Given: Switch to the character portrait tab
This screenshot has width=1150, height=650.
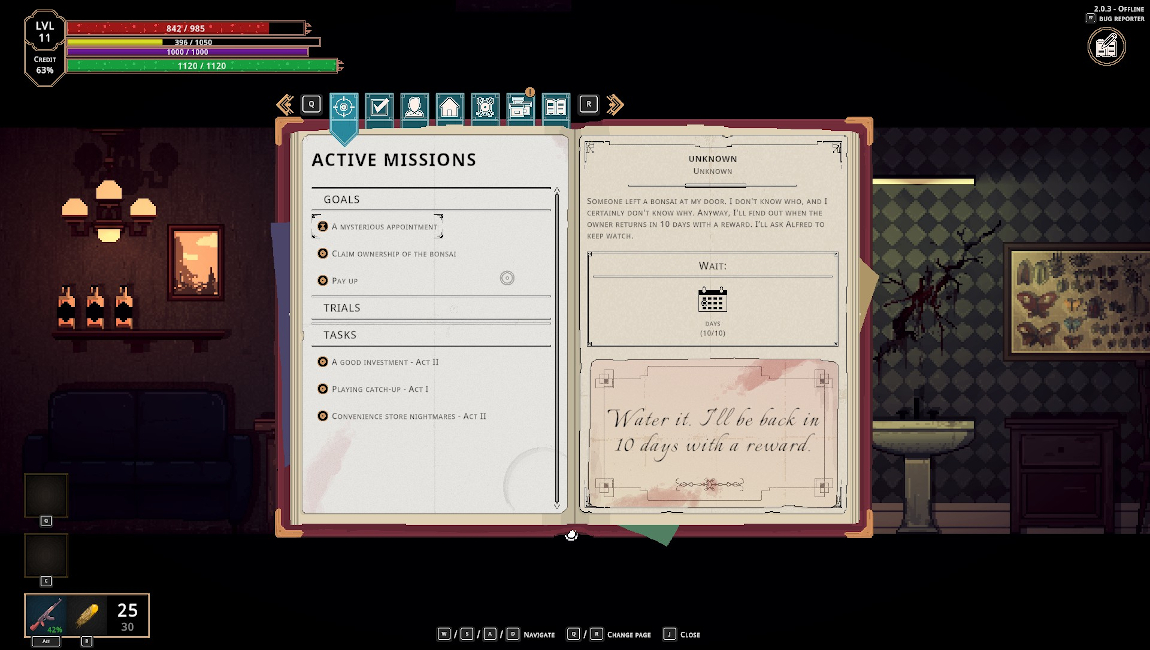Looking at the screenshot, I should click(414, 107).
